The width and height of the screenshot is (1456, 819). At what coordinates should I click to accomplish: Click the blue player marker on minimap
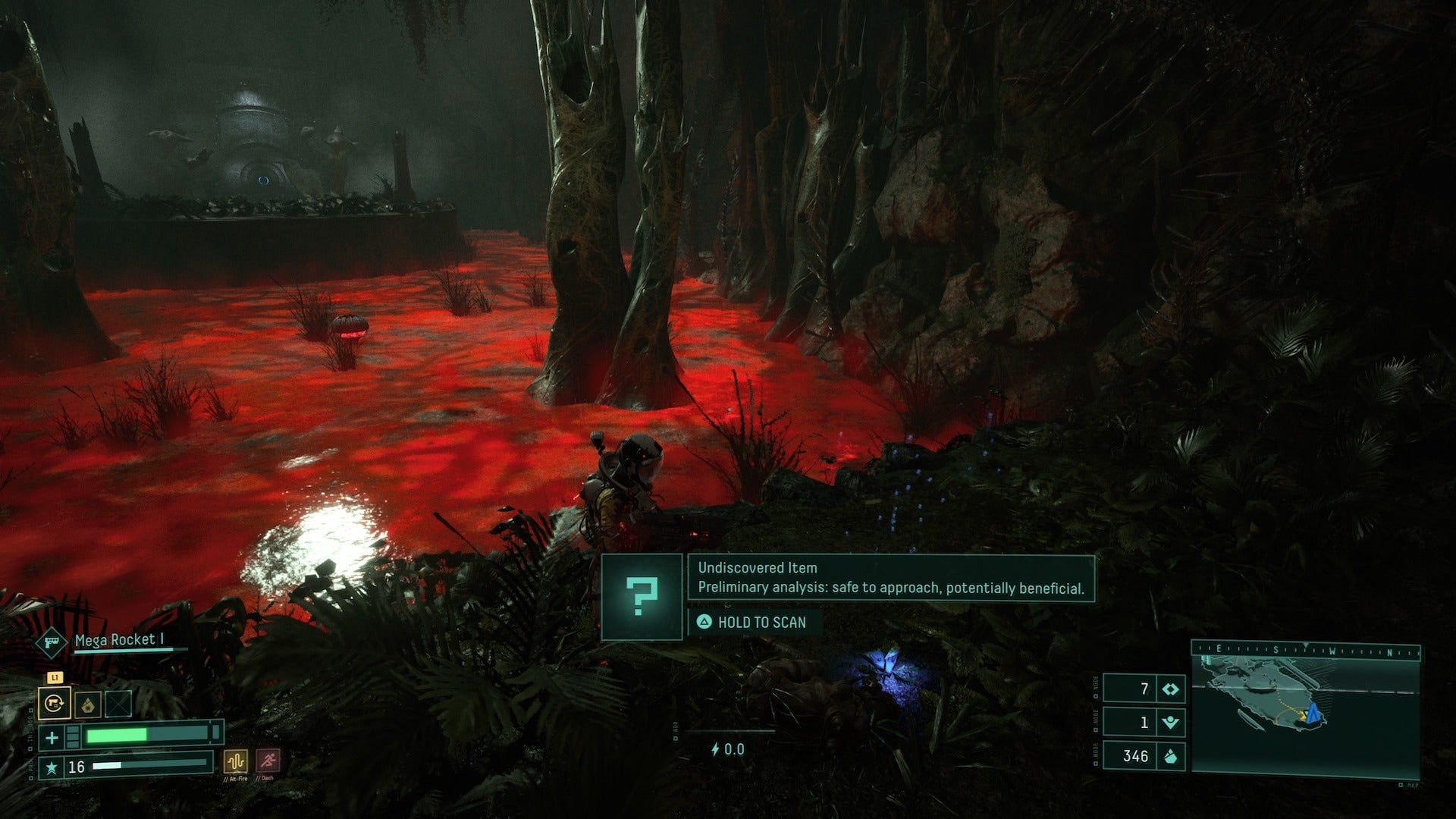coord(1314,712)
